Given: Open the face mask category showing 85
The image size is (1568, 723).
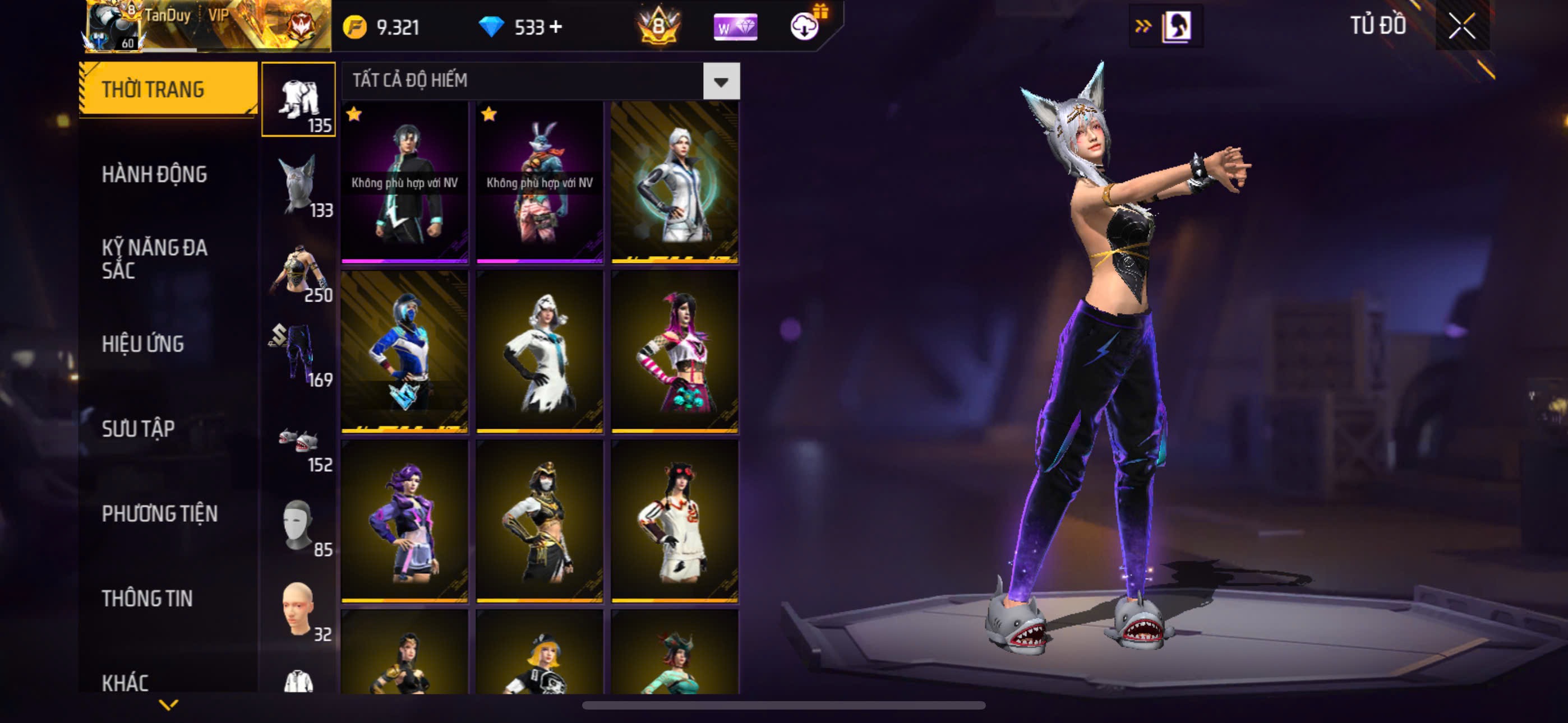Looking at the screenshot, I should [298, 525].
